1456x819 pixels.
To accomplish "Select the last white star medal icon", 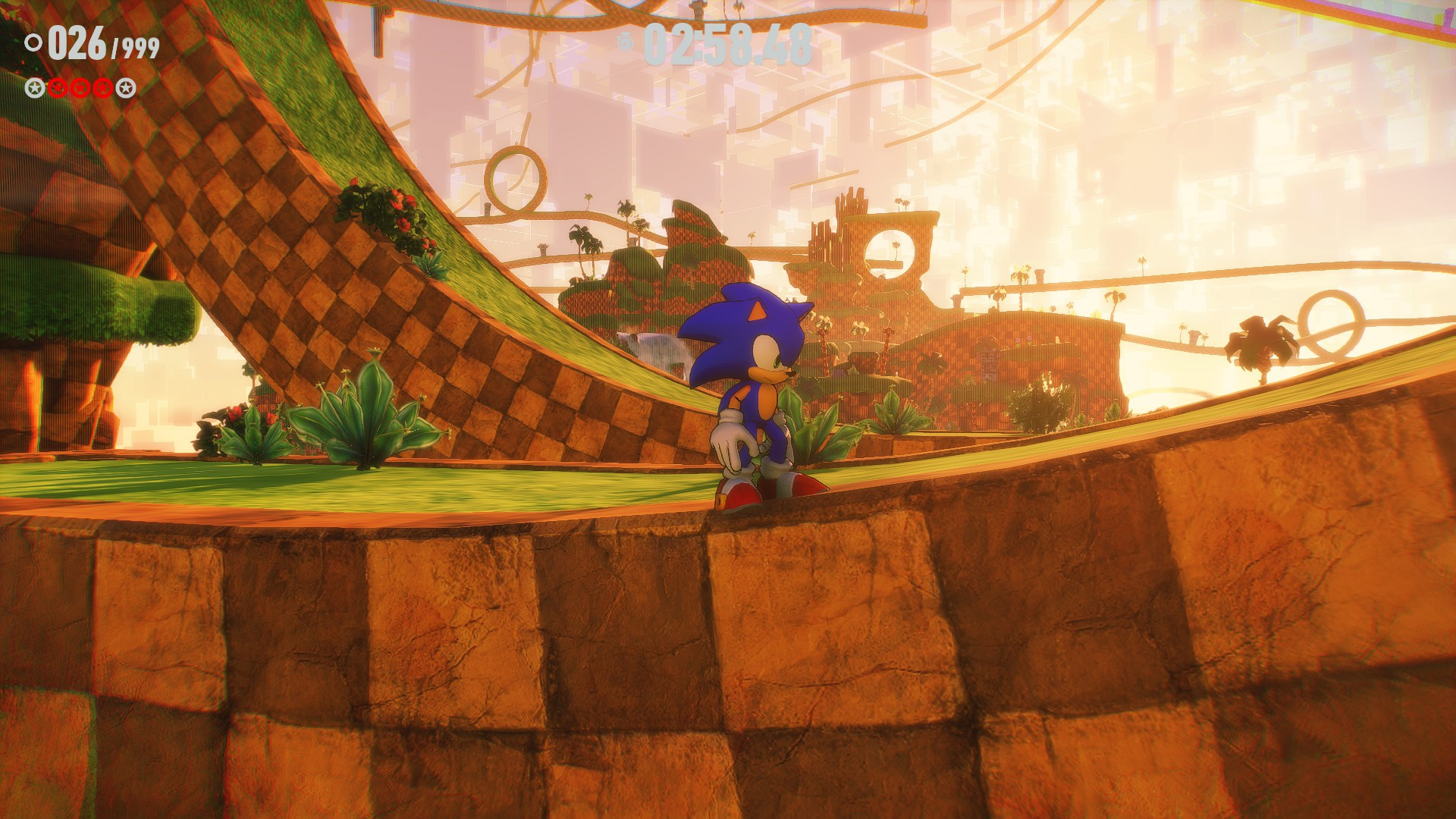I will coord(126,89).
